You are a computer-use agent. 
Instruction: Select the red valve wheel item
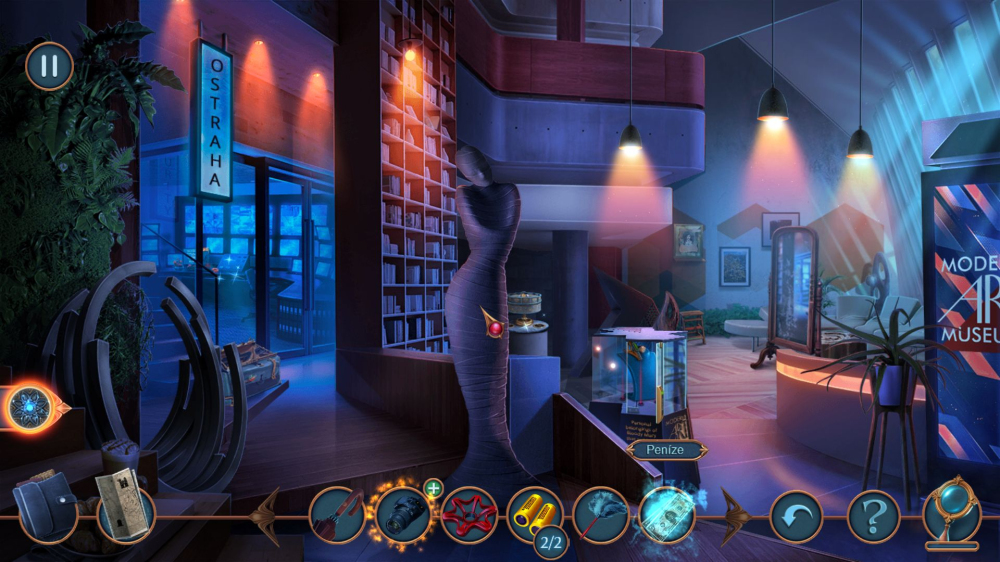[469, 514]
